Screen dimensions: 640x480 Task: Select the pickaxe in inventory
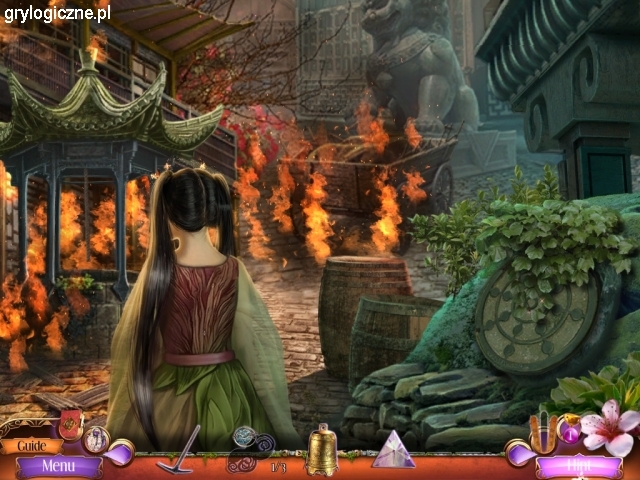(179, 447)
